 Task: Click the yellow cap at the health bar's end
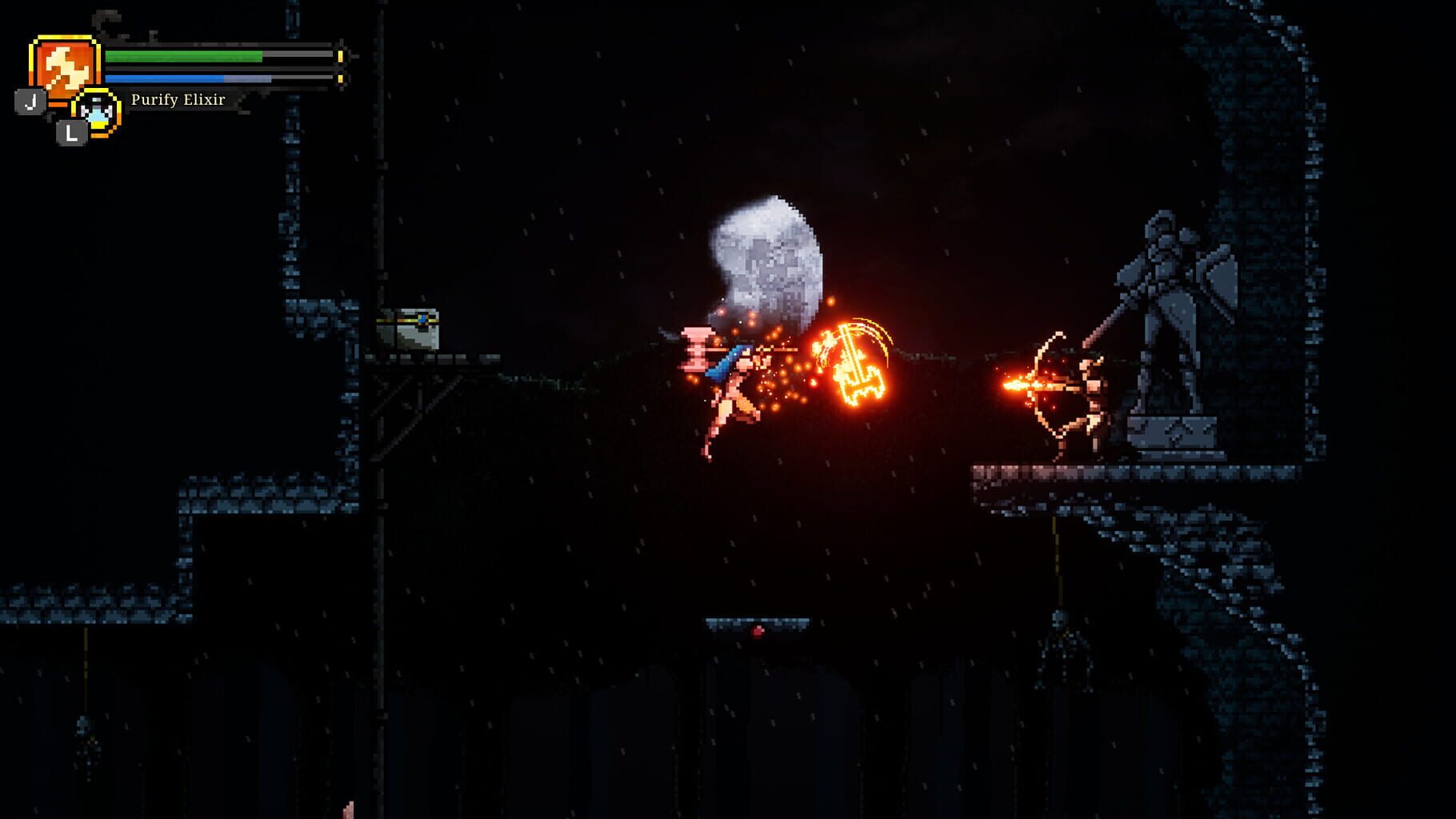point(340,58)
